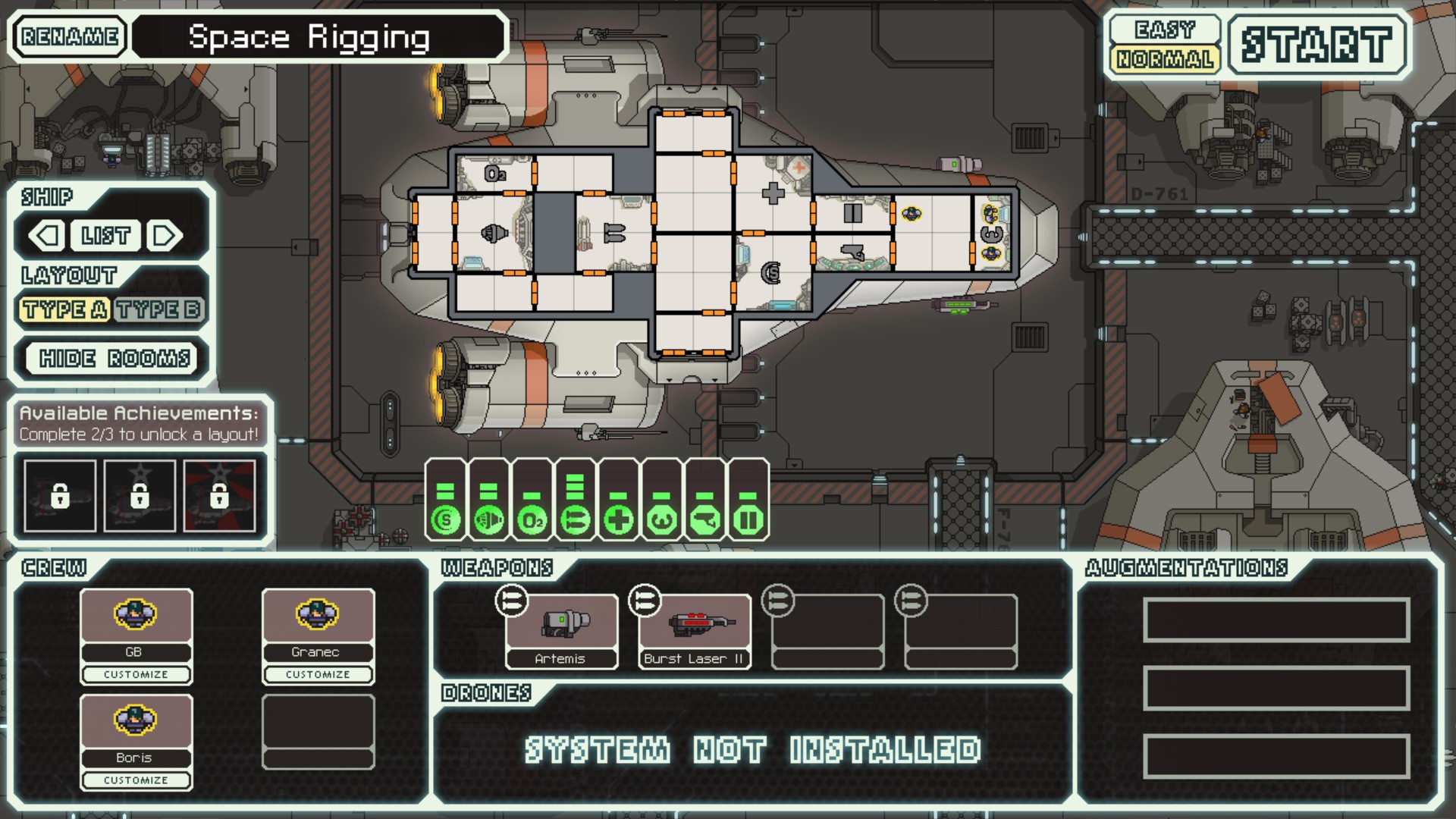Screen dimensions: 1456x819
Task: Select Easy difficulty
Action: pos(1163,30)
